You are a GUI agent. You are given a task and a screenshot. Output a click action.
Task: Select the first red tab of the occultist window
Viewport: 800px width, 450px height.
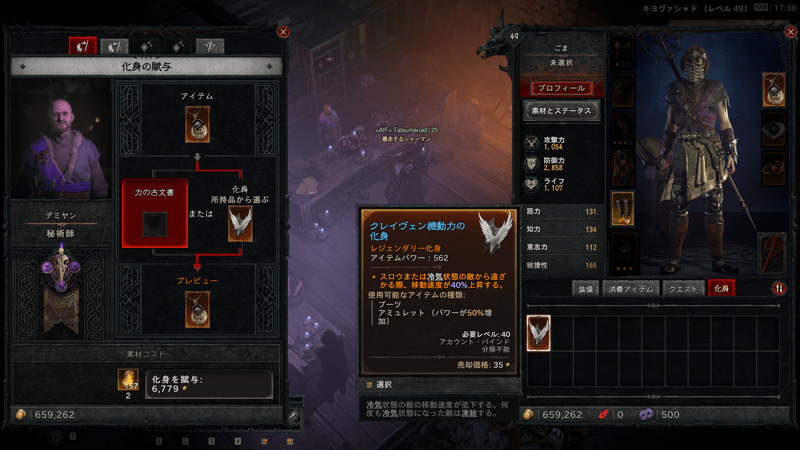(x=81, y=45)
